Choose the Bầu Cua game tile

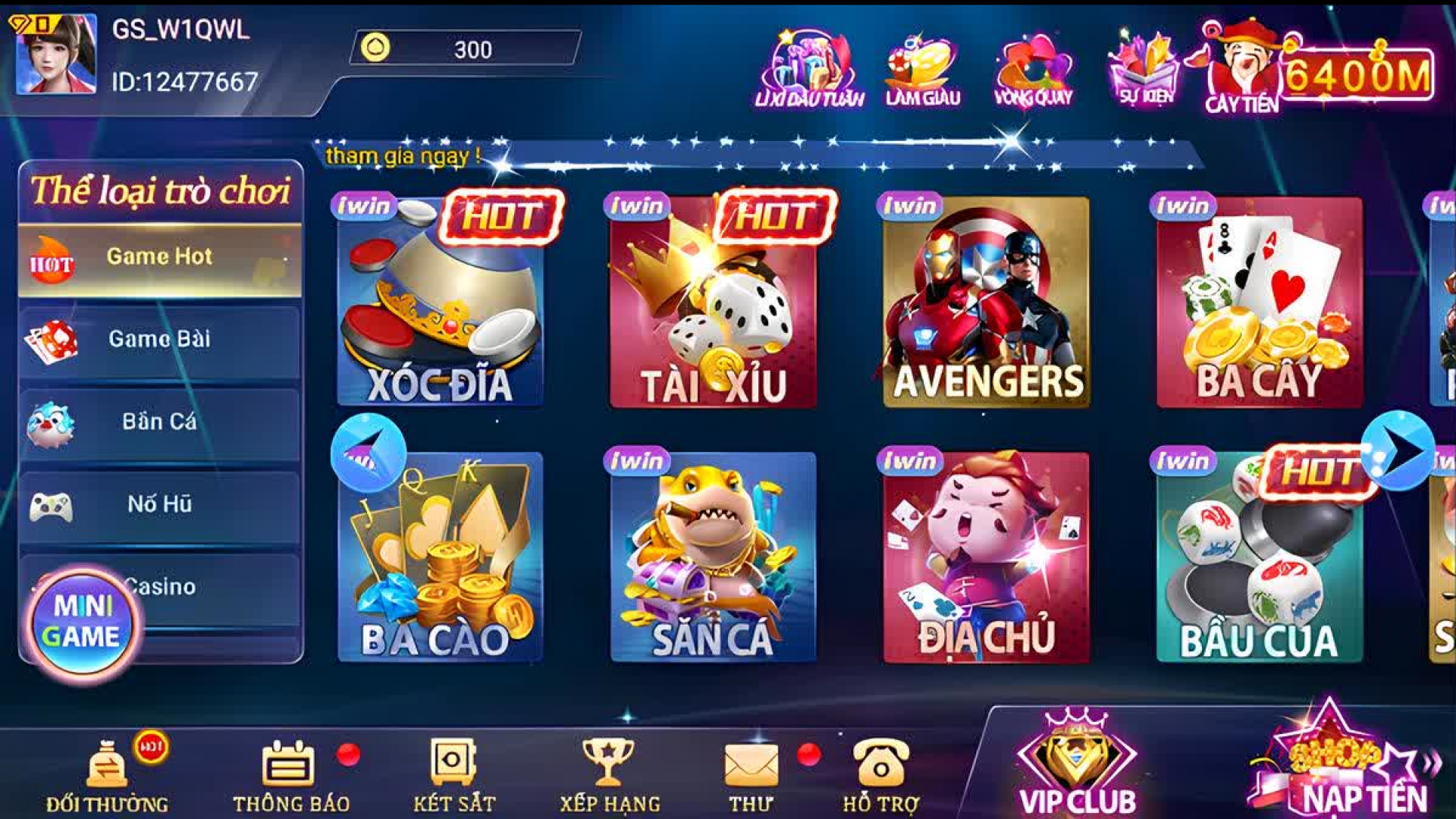(1259, 557)
